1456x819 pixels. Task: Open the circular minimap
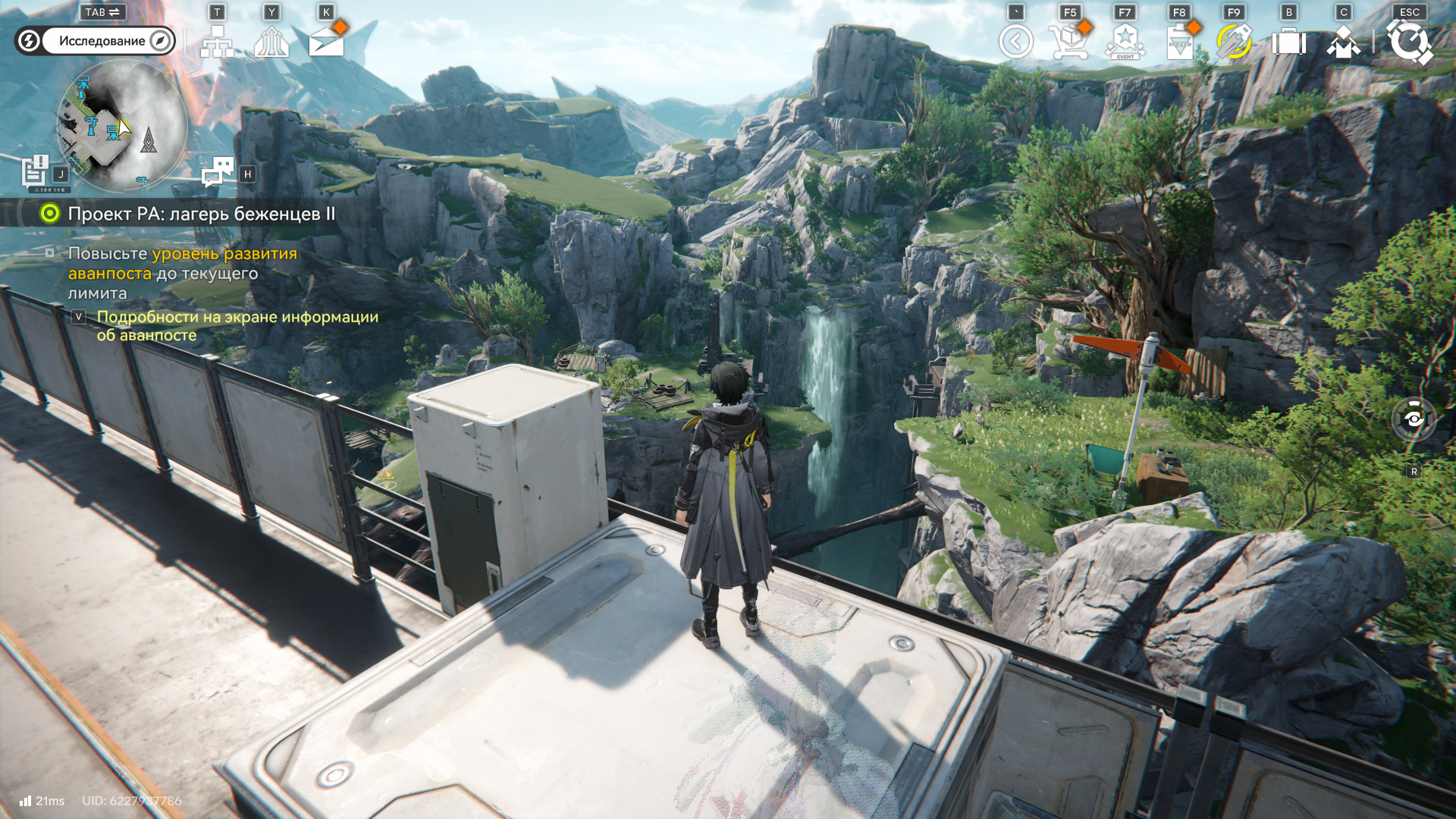tap(121, 125)
